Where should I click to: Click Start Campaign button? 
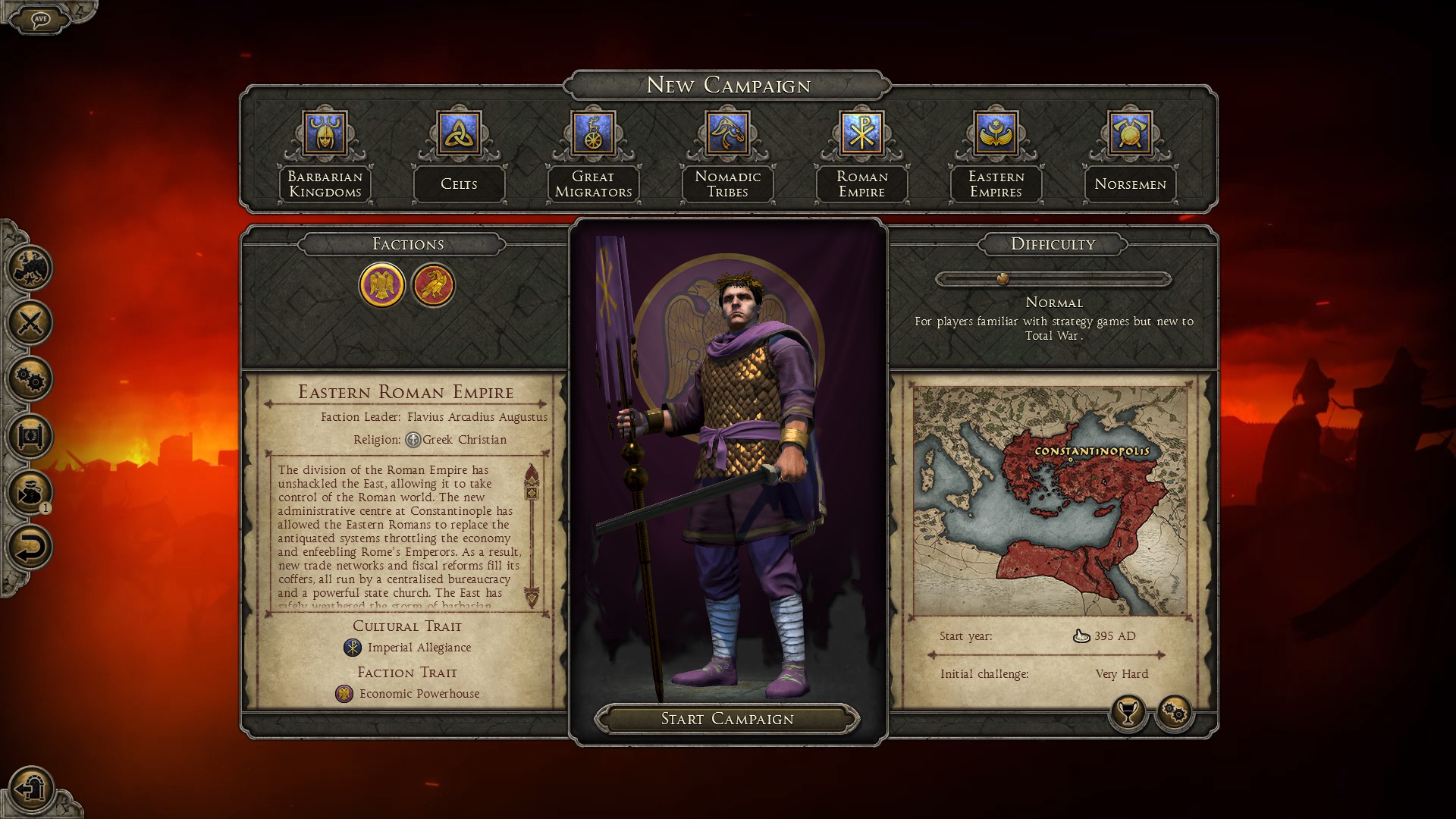coord(727,719)
